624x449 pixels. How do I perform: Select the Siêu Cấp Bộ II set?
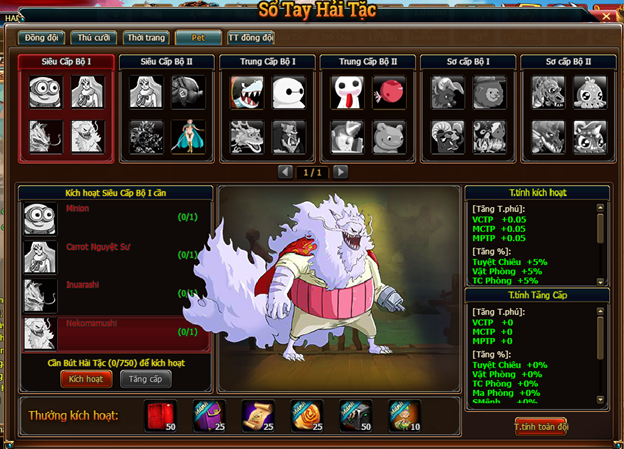(165, 62)
